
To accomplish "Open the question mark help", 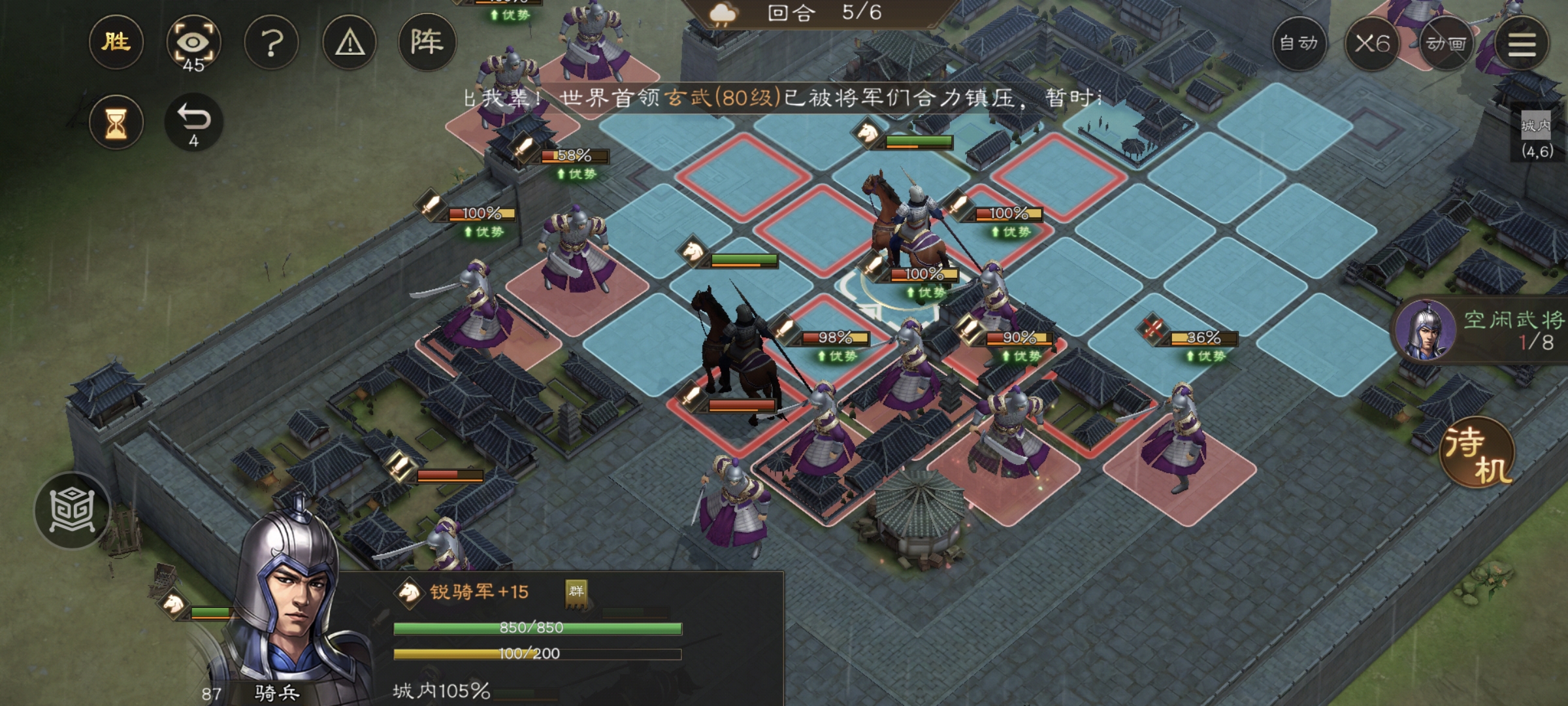I will pos(271,43).
